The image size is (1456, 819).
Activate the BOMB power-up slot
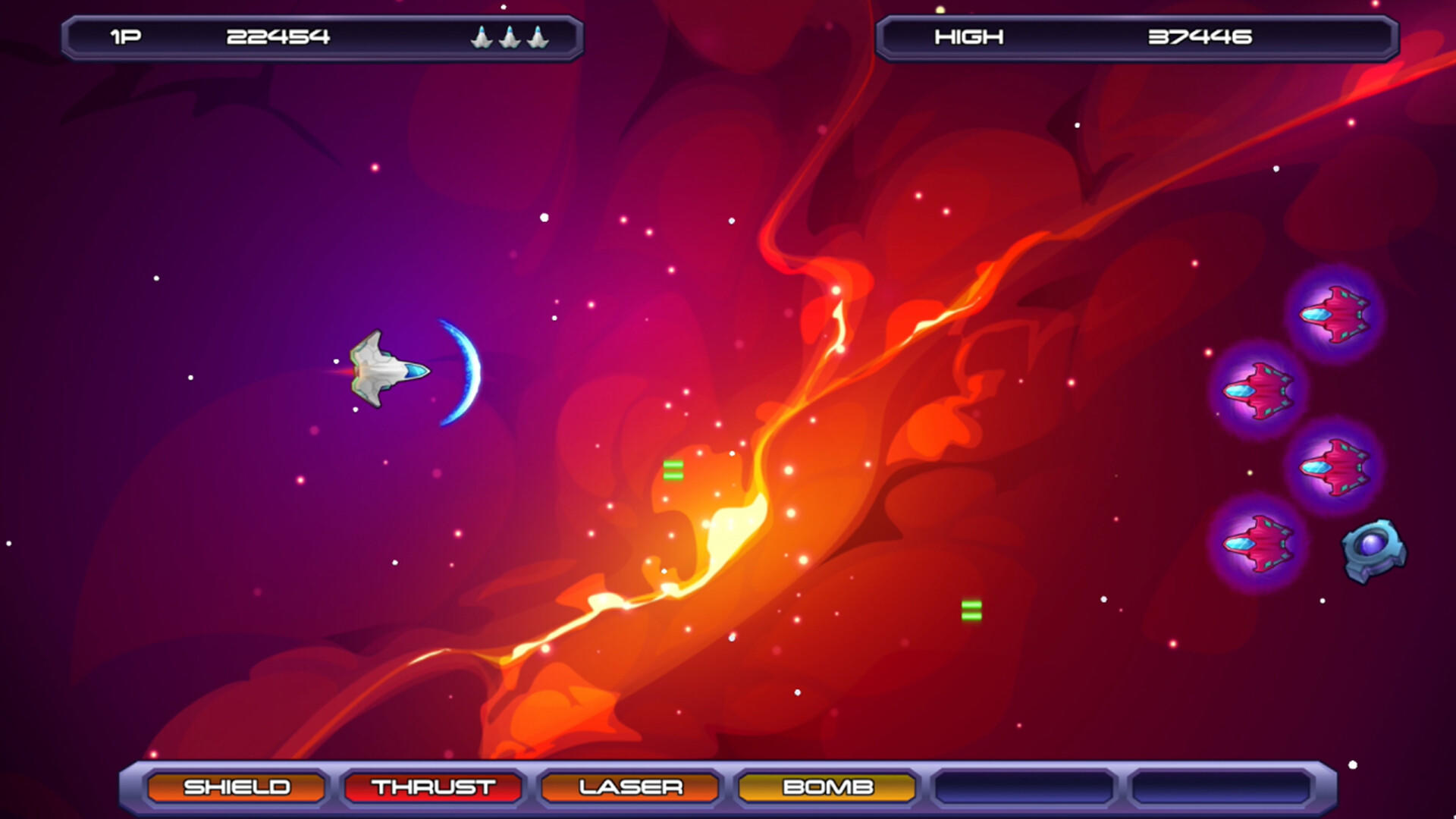pyautogui.click(x=826, y=787)
